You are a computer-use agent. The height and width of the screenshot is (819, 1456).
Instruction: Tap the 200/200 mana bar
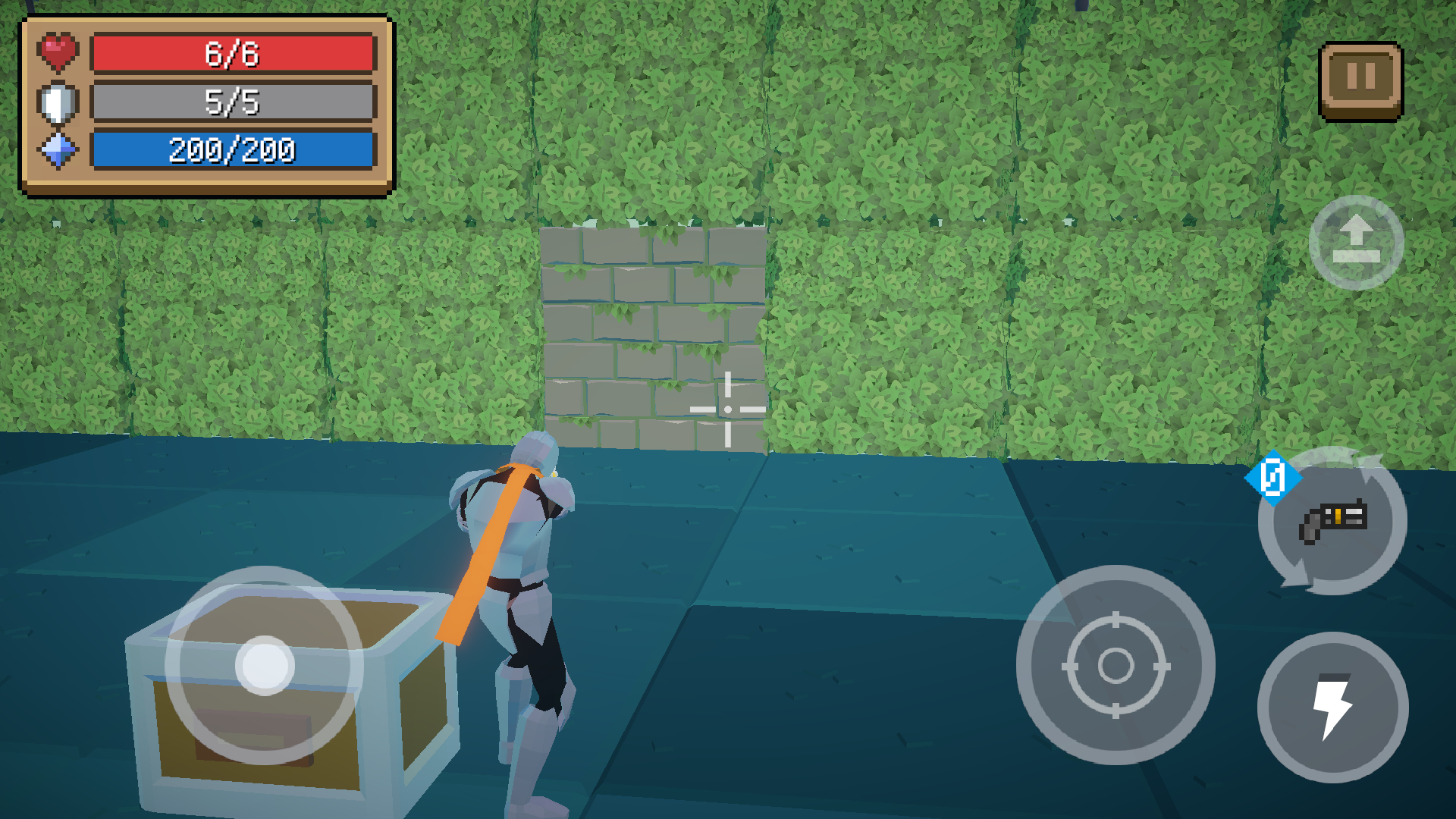231,150
